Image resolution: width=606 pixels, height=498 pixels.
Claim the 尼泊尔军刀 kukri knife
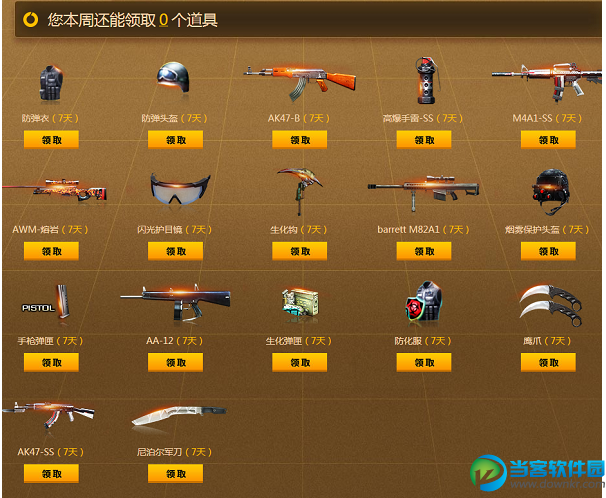click(175, 473)
